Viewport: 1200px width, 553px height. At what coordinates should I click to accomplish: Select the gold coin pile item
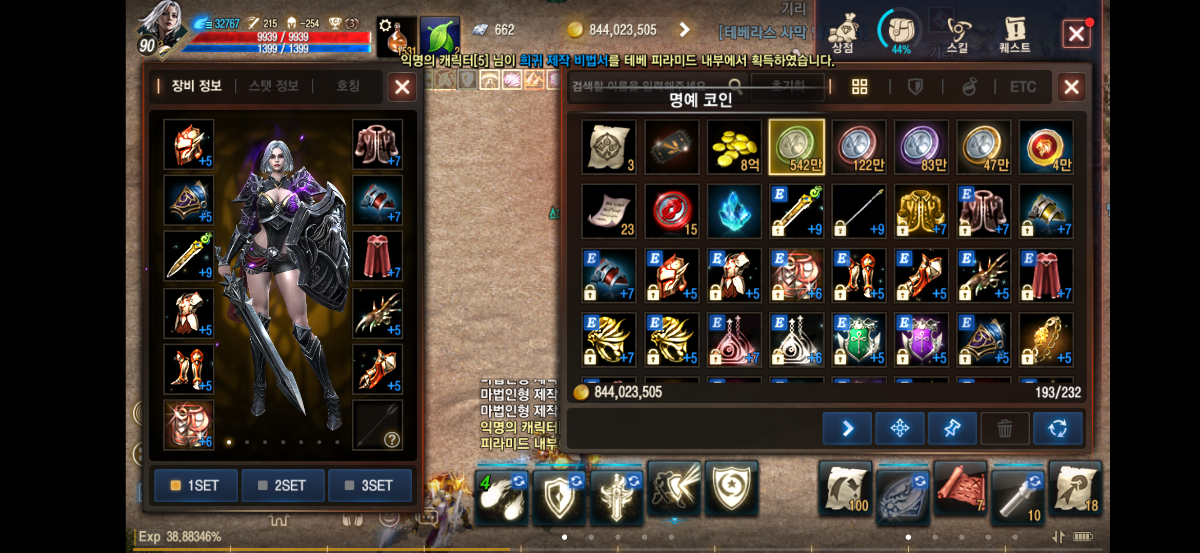point(734,147)
